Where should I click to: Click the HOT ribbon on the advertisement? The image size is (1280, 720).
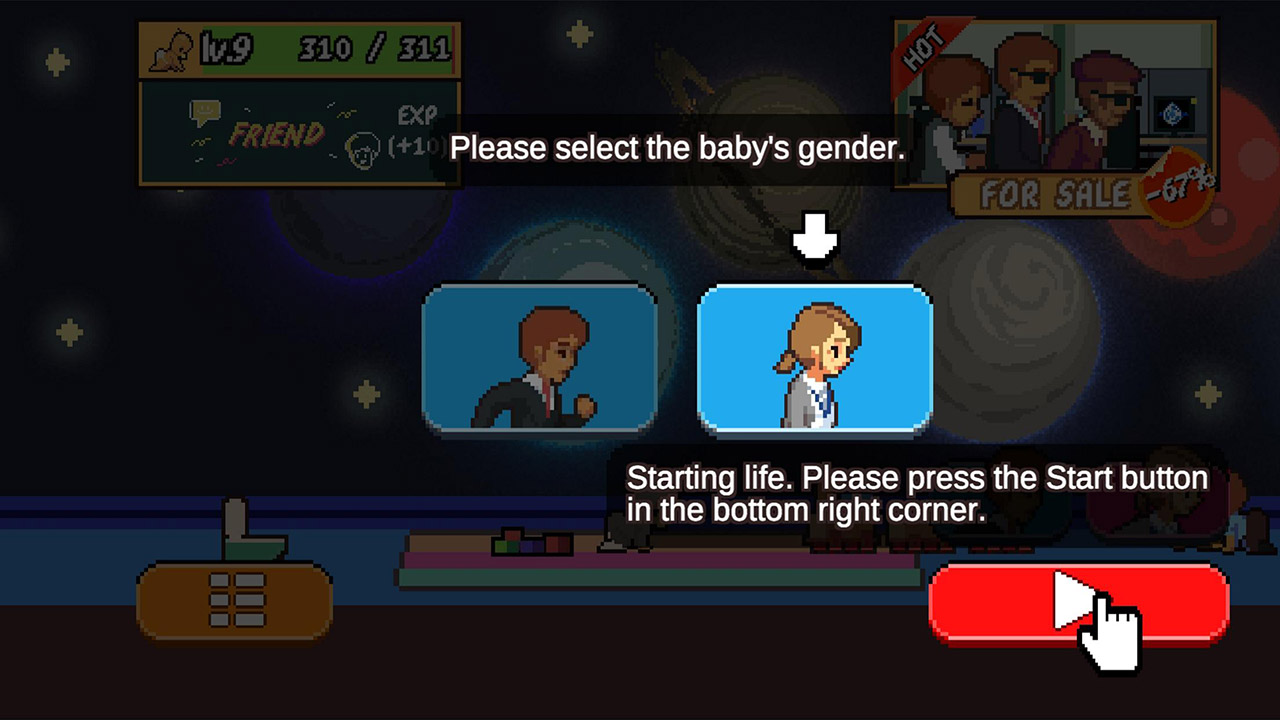click(925, 45)
